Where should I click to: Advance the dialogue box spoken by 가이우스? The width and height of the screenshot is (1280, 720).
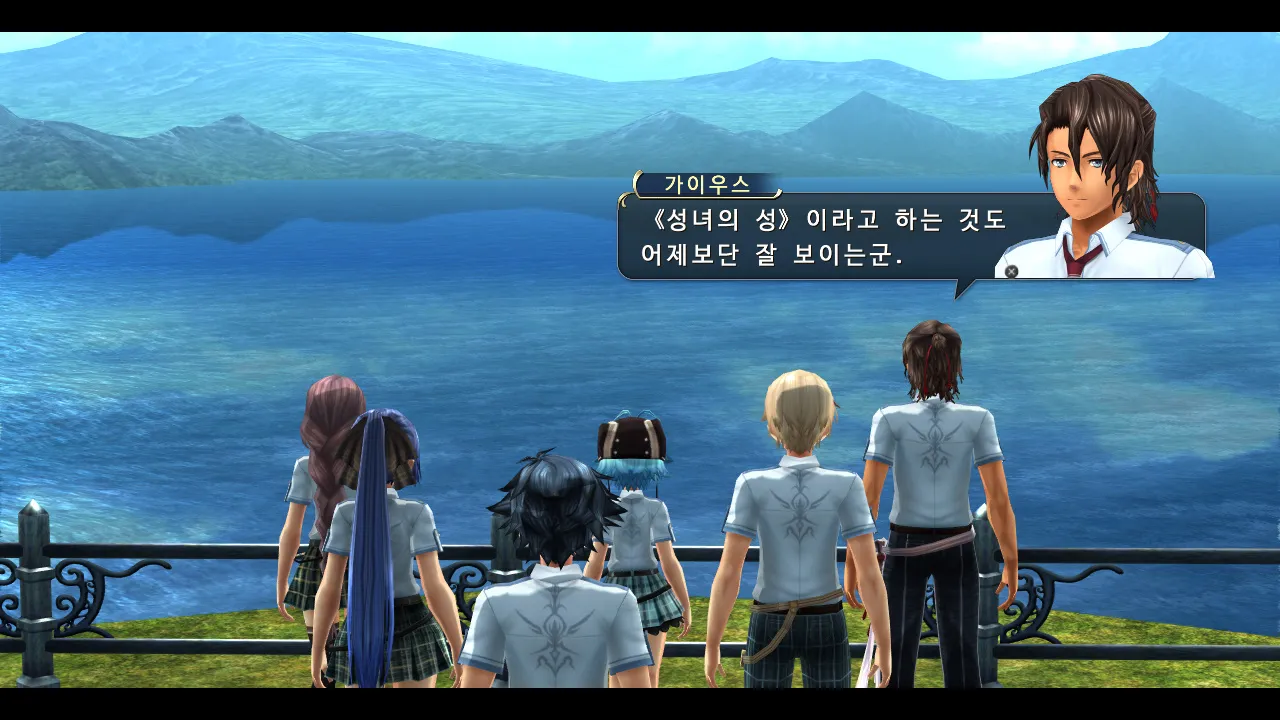coord(1011,271)
